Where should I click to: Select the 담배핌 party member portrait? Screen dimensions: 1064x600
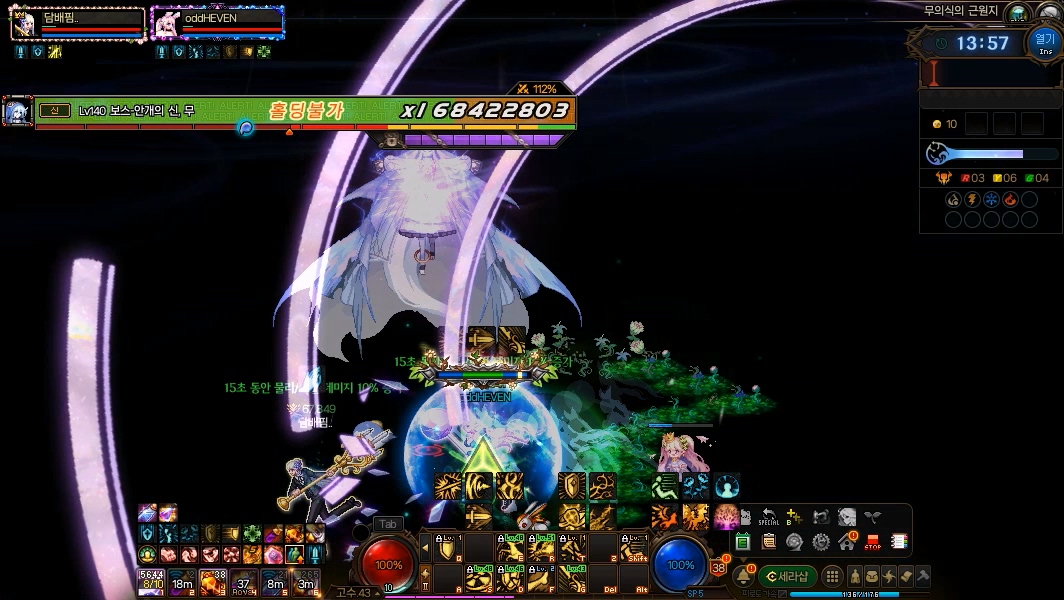coord(24,22)
